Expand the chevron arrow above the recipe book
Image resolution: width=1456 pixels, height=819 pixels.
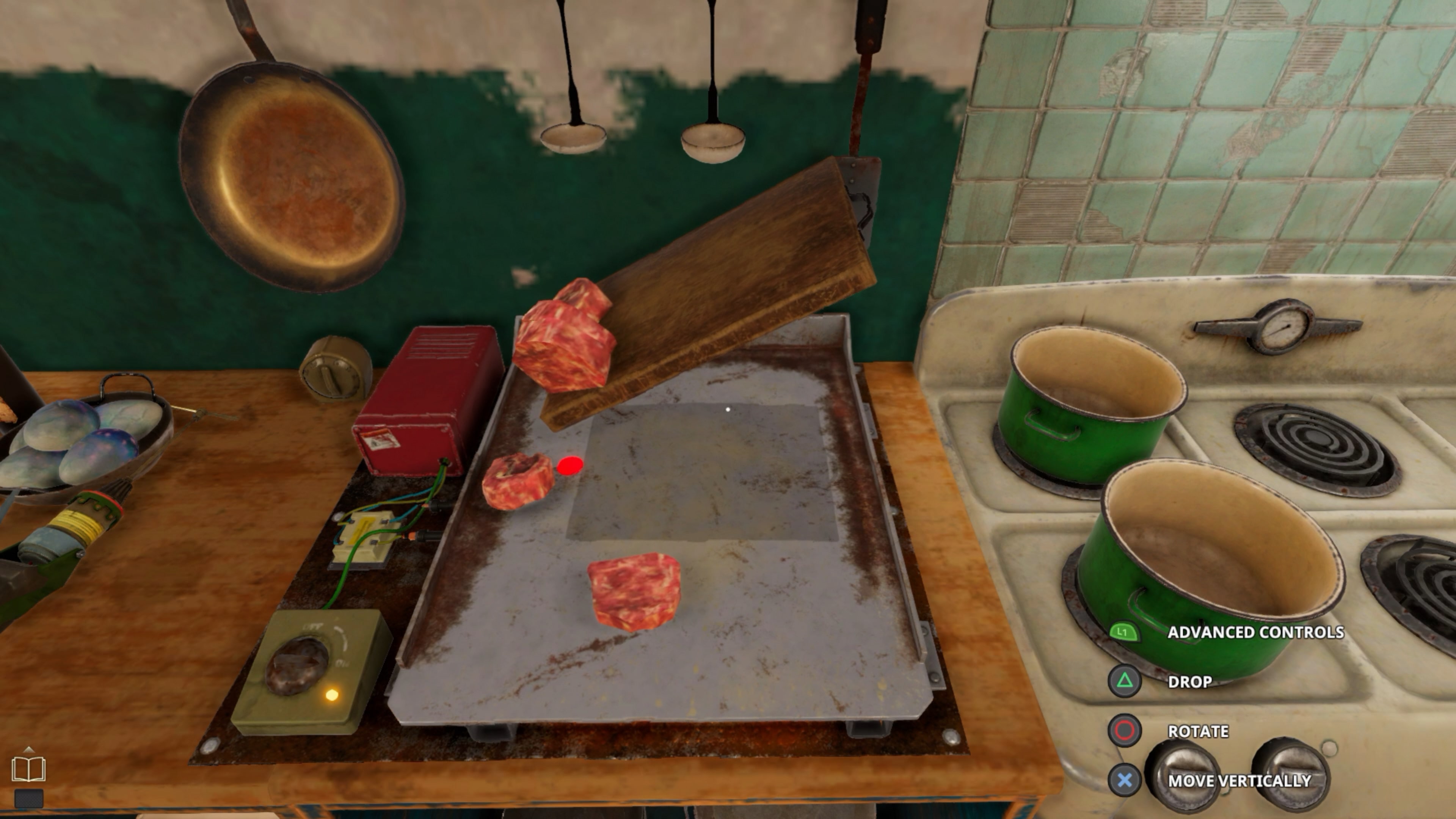coord(29,750)
